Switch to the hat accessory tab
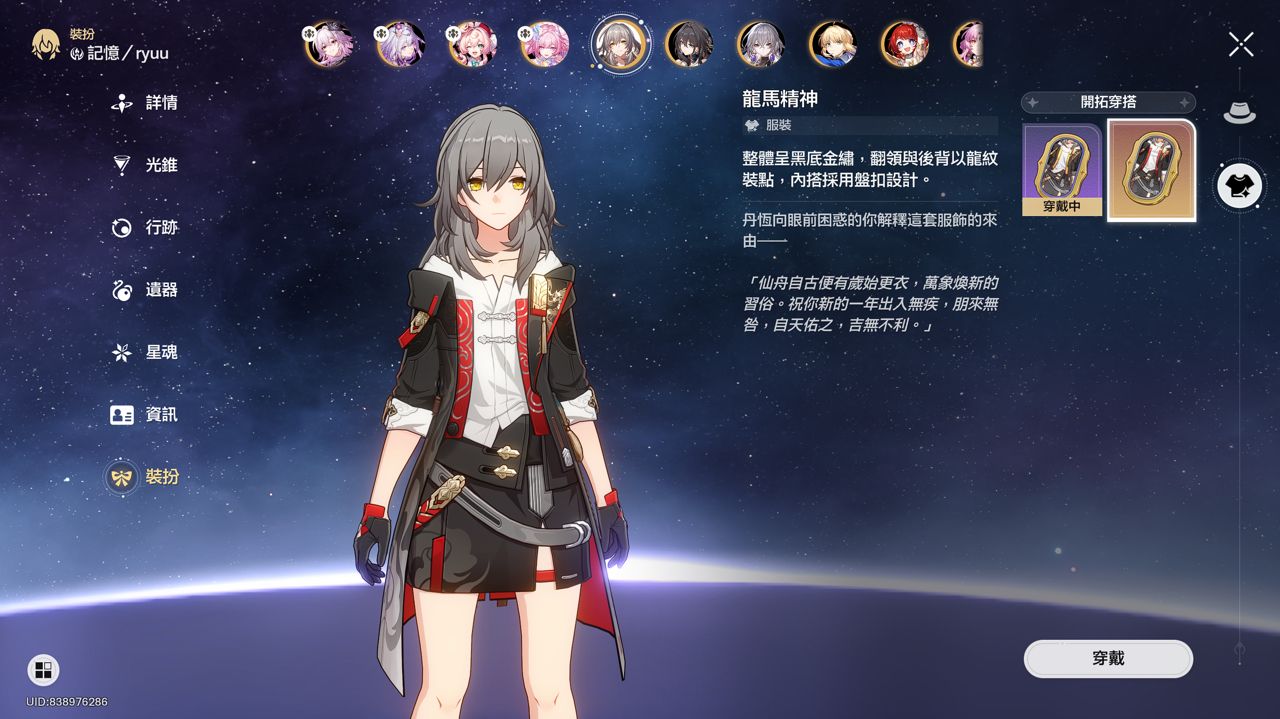Viewport: 1280px width, 719px height. point(1240,111)
